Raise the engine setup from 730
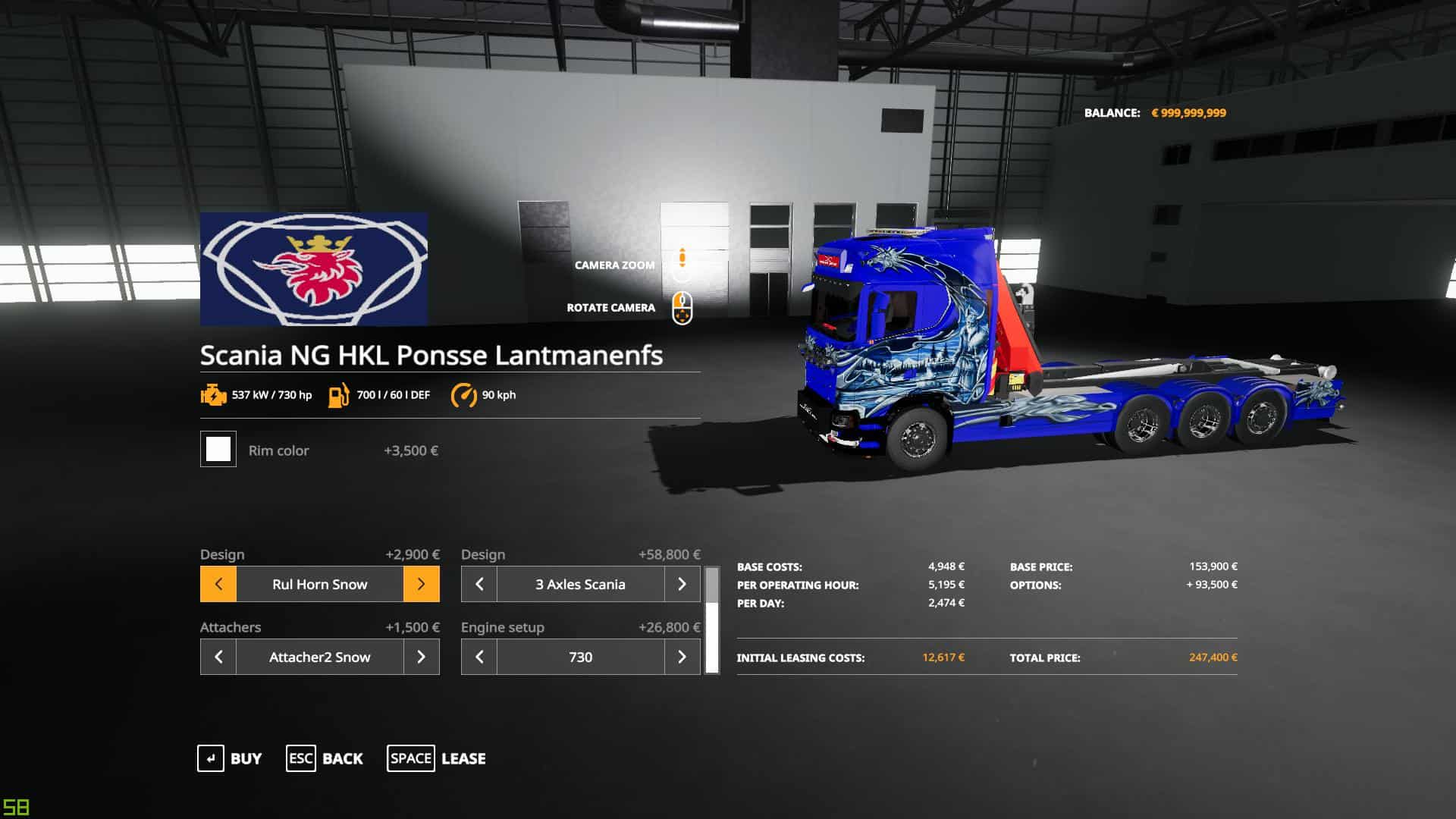The image size is (1456, 819). point(682,657)
